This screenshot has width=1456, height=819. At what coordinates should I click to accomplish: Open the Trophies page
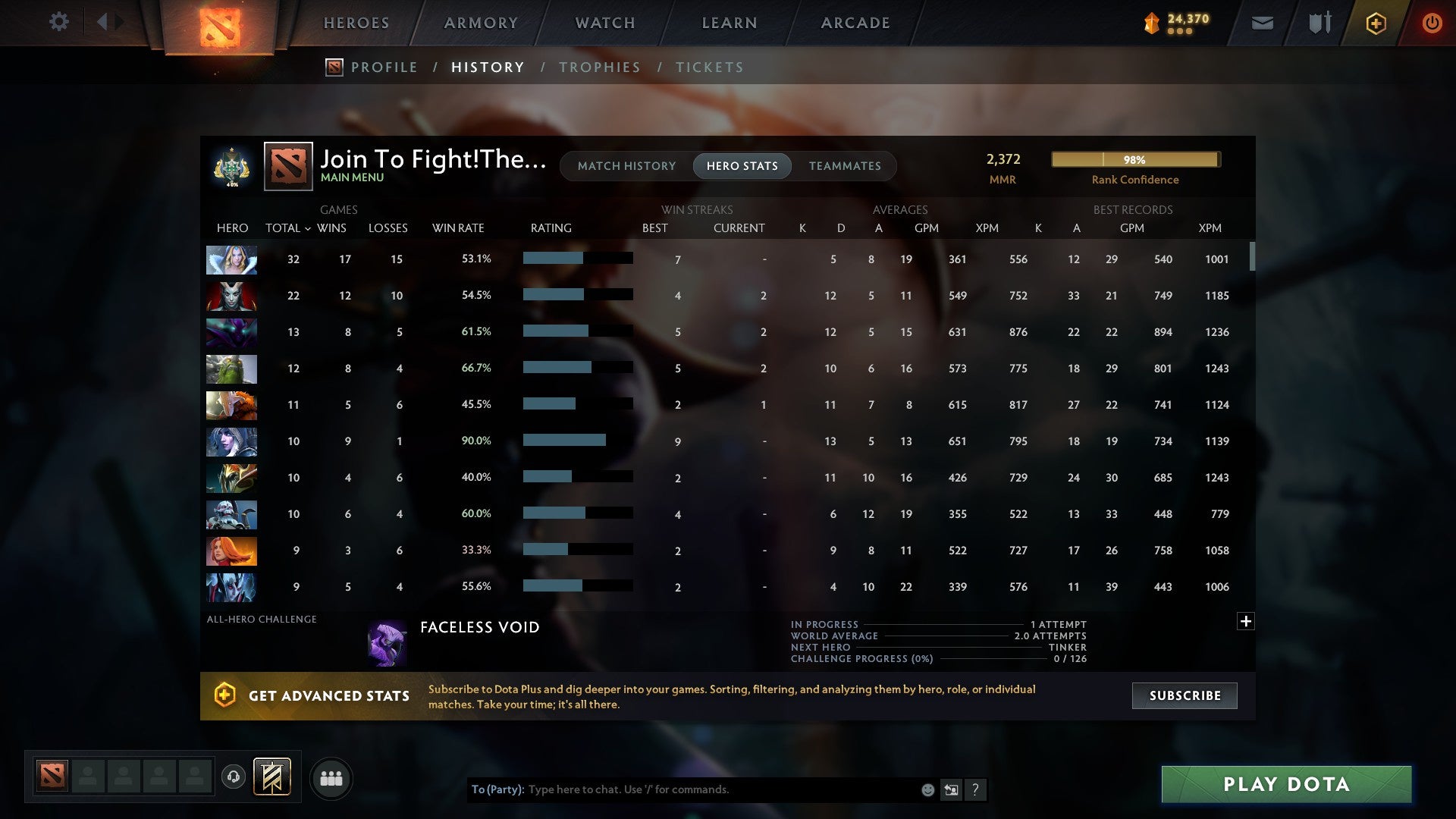coord(600,67)
